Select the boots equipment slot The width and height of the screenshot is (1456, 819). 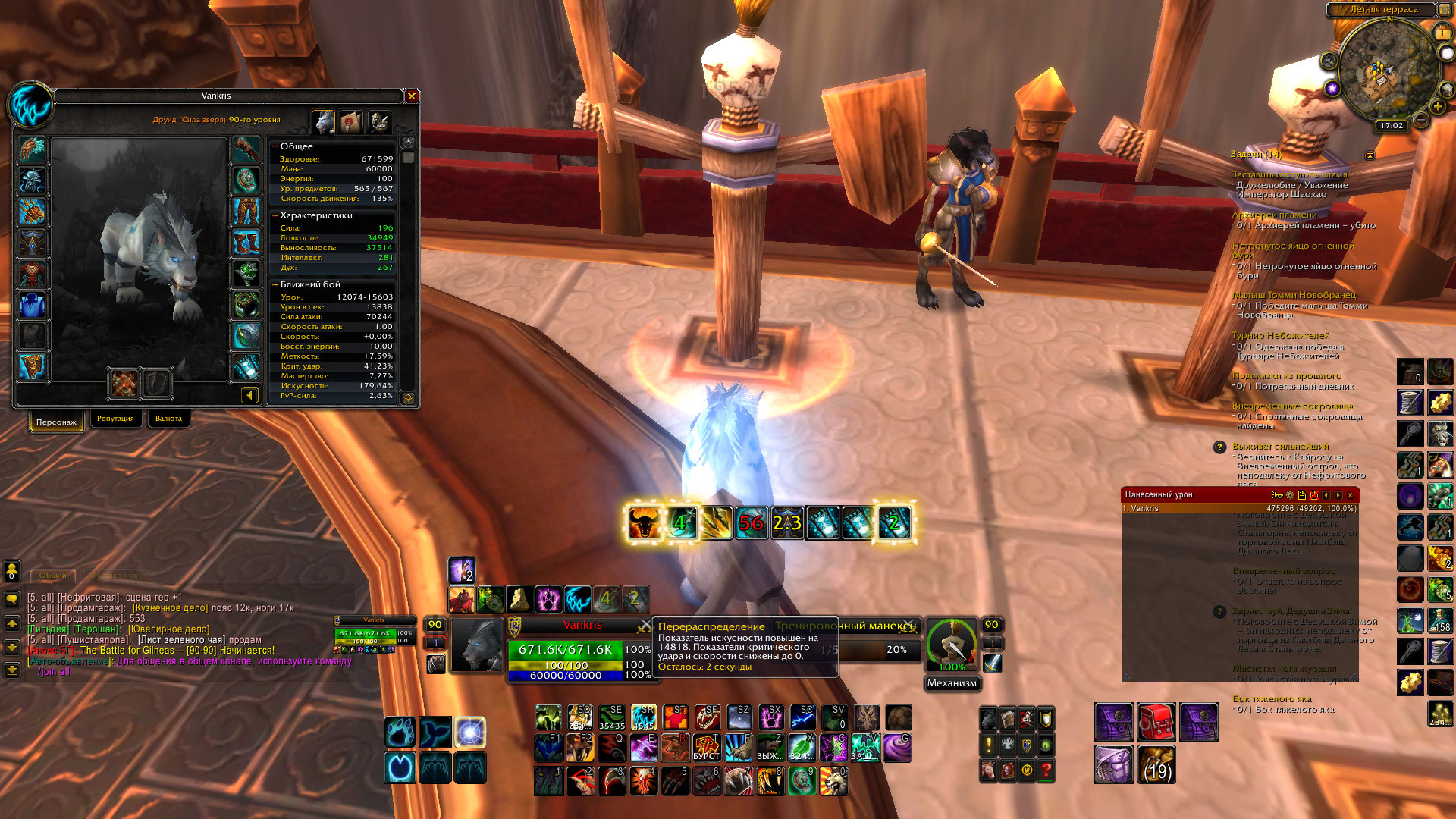pos(246,243)
